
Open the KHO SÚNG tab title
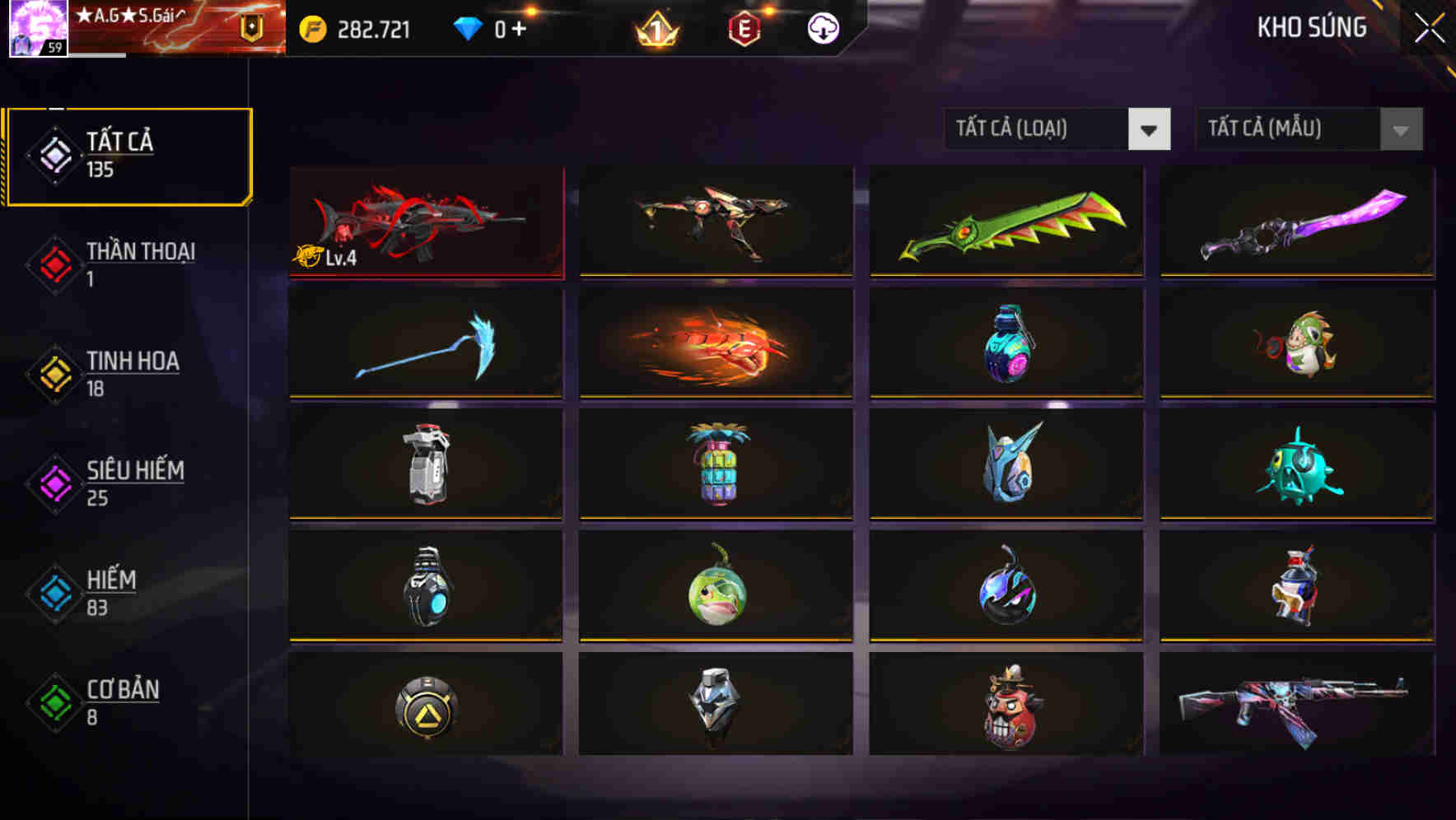pos(1313,27)
